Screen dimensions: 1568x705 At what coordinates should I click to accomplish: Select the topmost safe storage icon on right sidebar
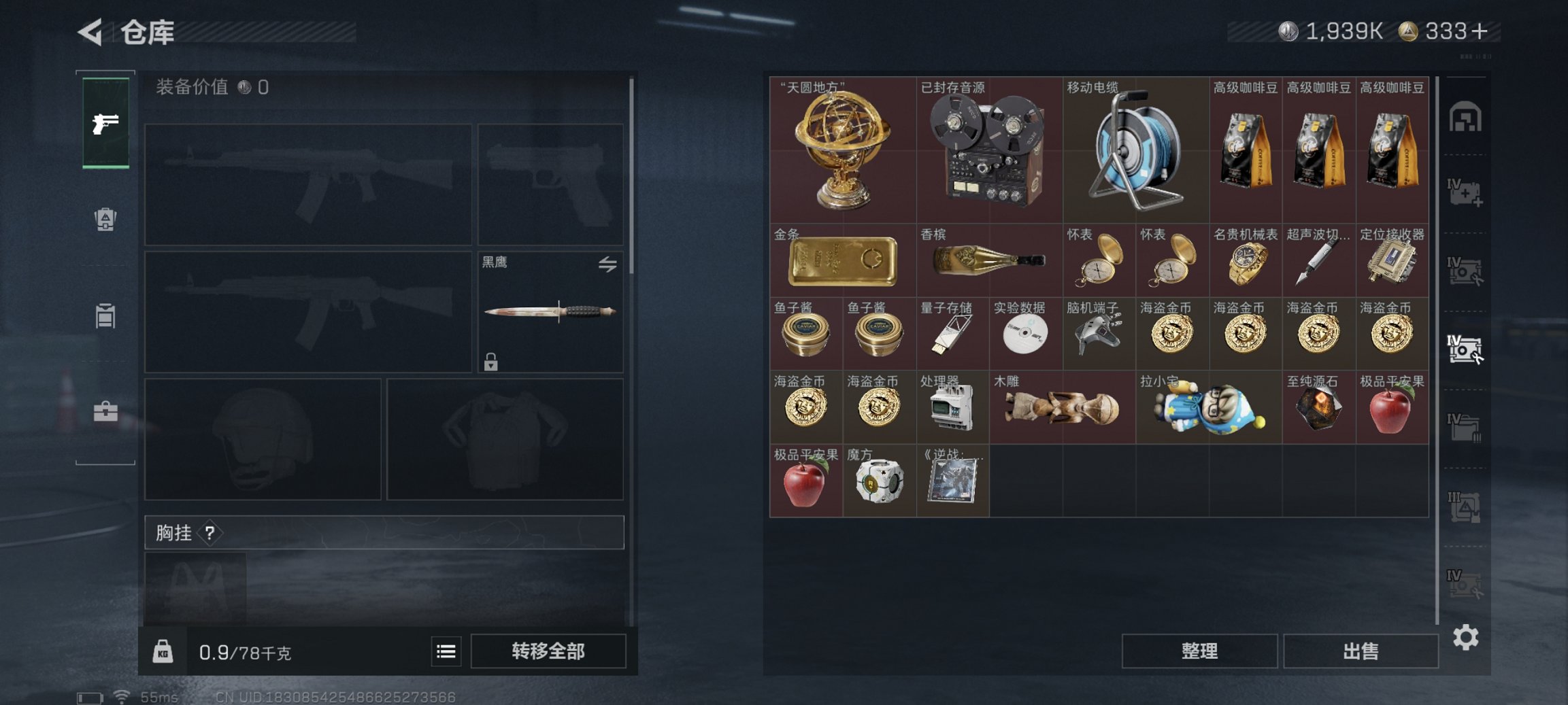click(x=1466, y=116)
